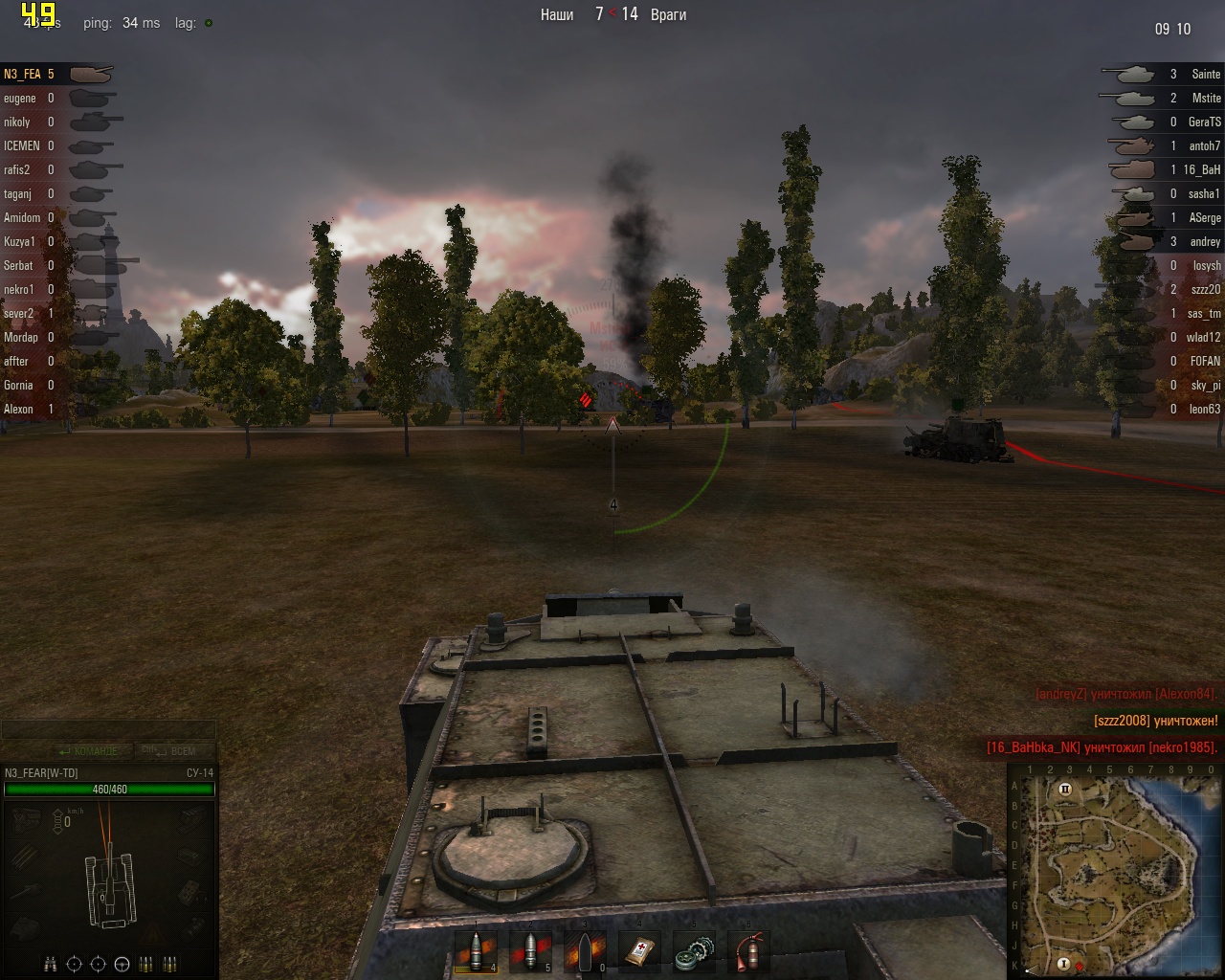Choose the ВСЕМ all chat button
Image resolution: width=1225 pixels, height=980 pixels.
click(x=176, y=751)
